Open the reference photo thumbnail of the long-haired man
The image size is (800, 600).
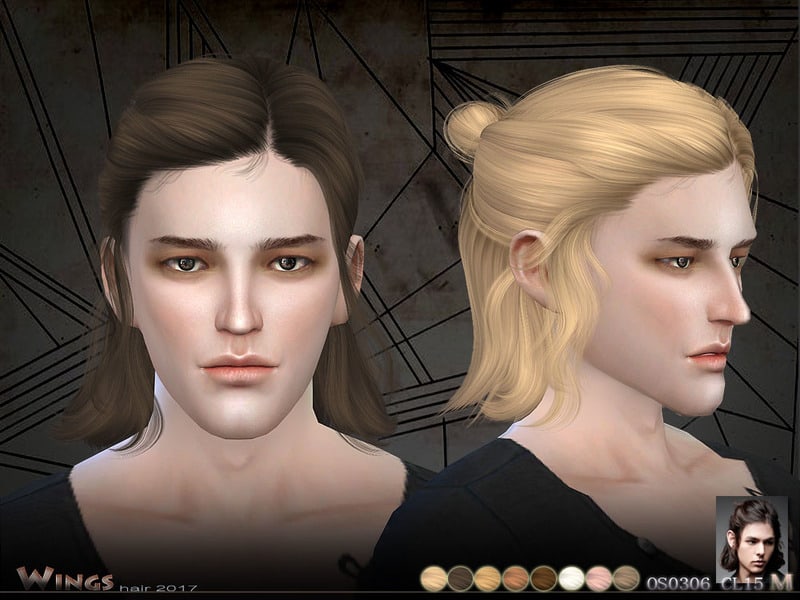point(751,535)
